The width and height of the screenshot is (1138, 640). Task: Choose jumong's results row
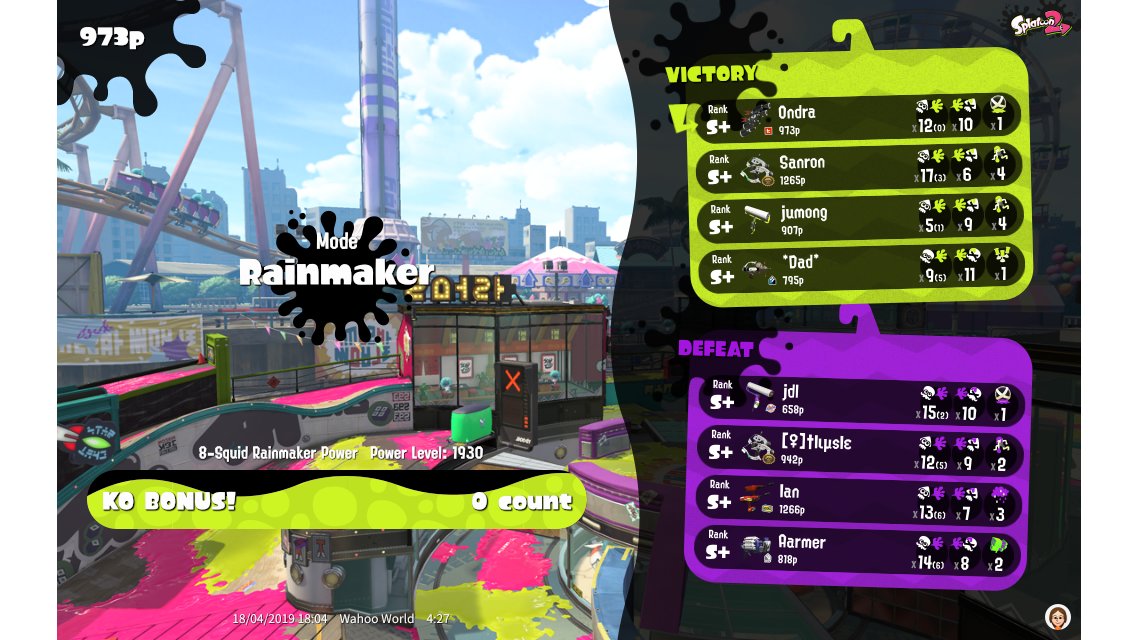point(860,217)
